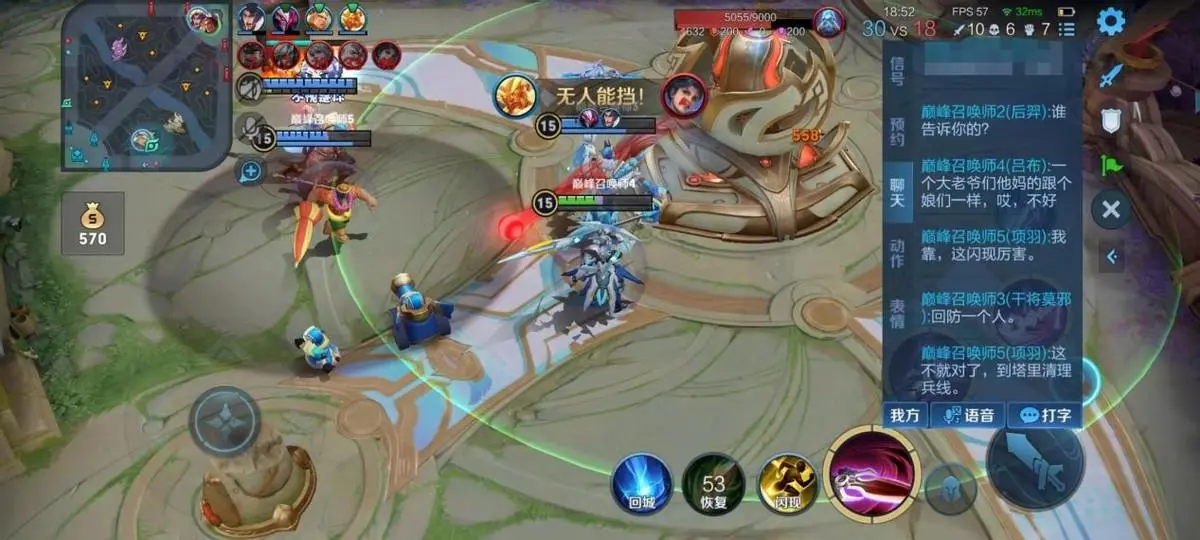Close the chat panel with X

click(1110, 210)
